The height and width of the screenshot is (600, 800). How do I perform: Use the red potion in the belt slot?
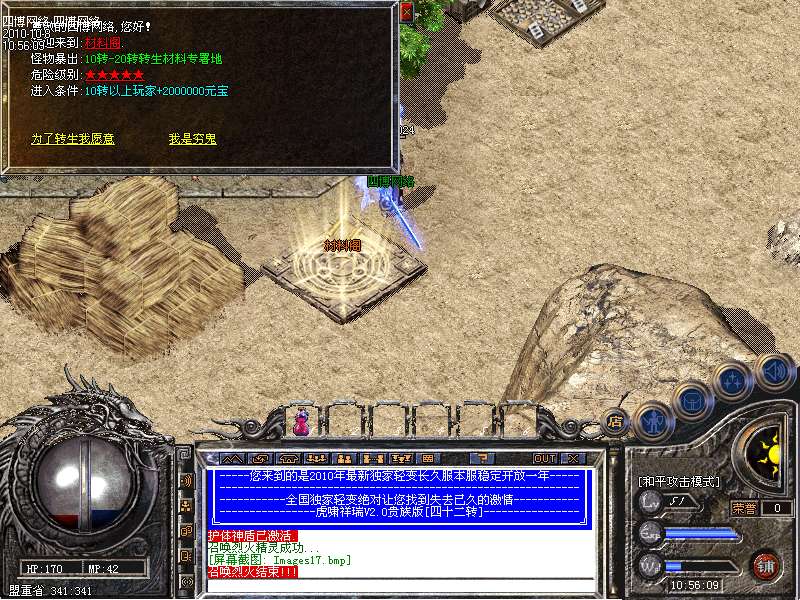300,424
